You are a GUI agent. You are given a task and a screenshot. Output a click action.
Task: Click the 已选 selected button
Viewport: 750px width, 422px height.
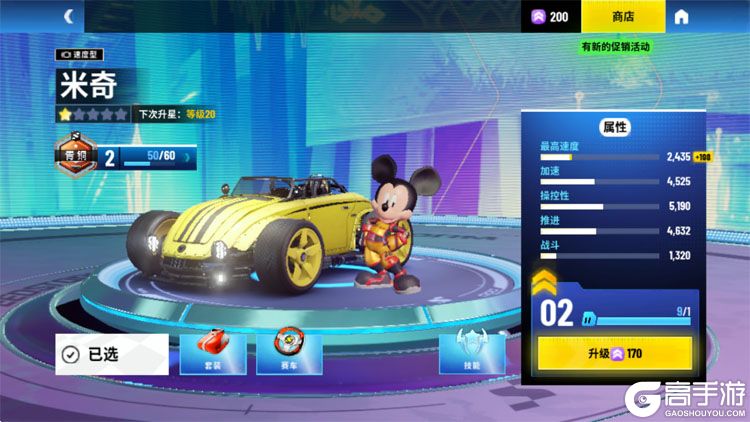coord(111,354)
